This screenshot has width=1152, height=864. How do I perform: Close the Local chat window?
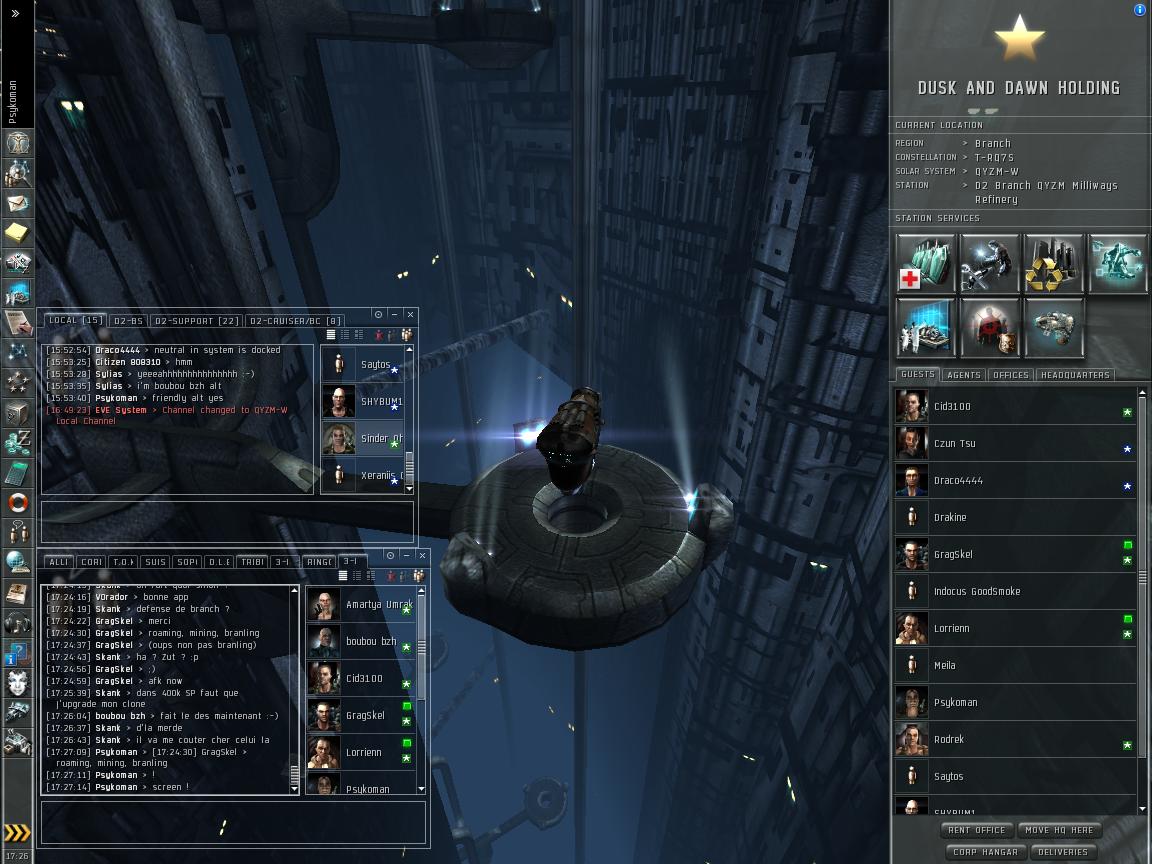pos(410,314)
